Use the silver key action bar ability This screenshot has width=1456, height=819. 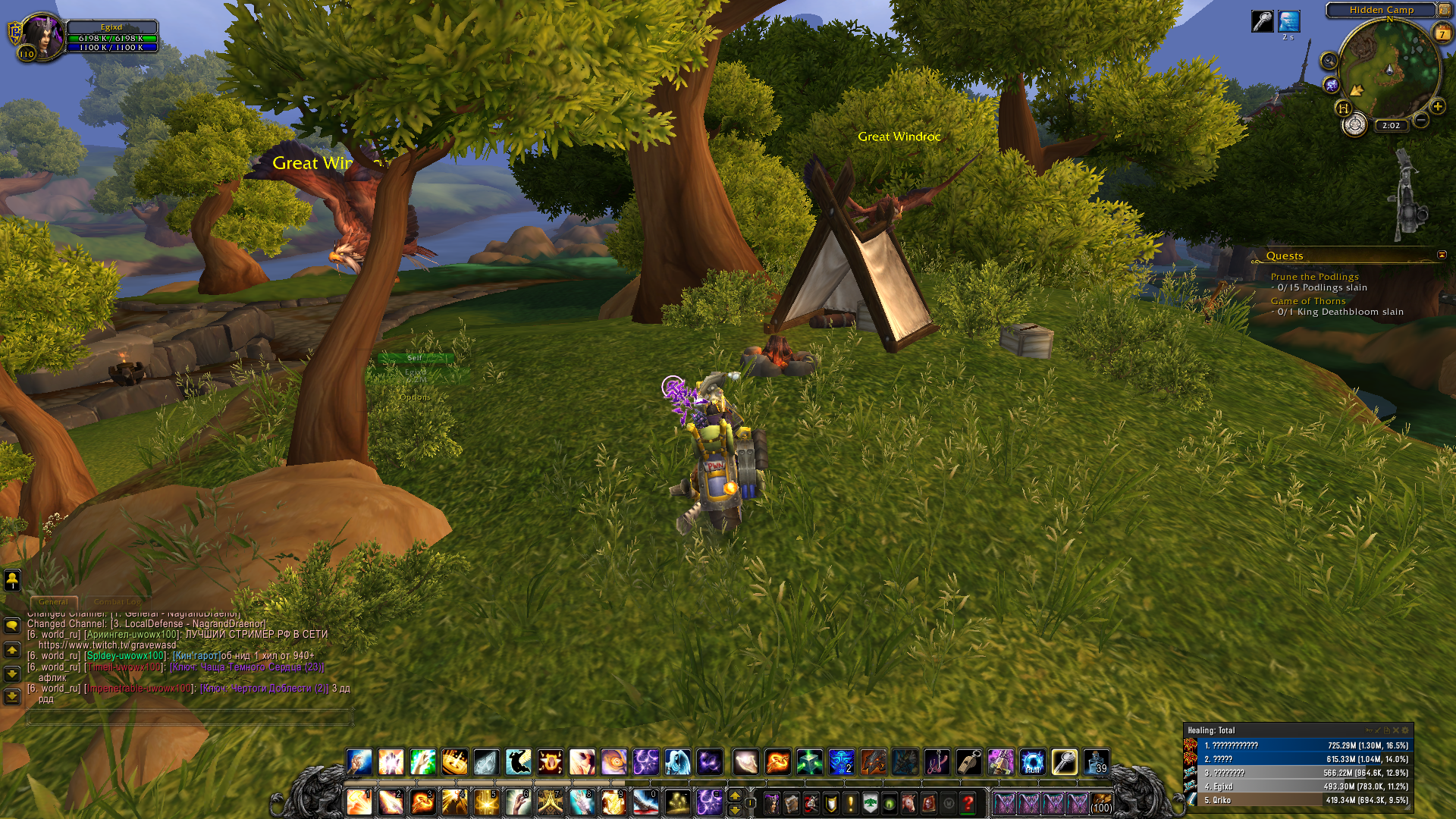[x=1064, y=761]
